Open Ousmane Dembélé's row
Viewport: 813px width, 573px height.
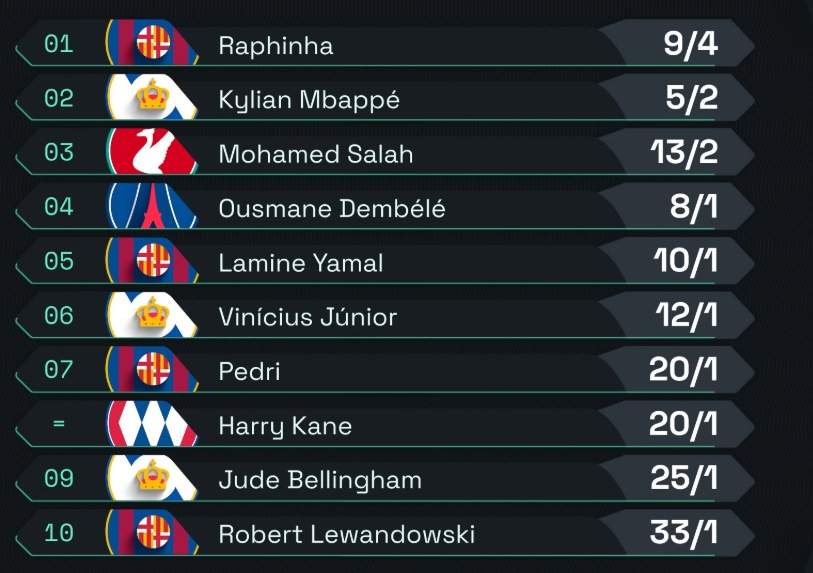coord(332,208)
